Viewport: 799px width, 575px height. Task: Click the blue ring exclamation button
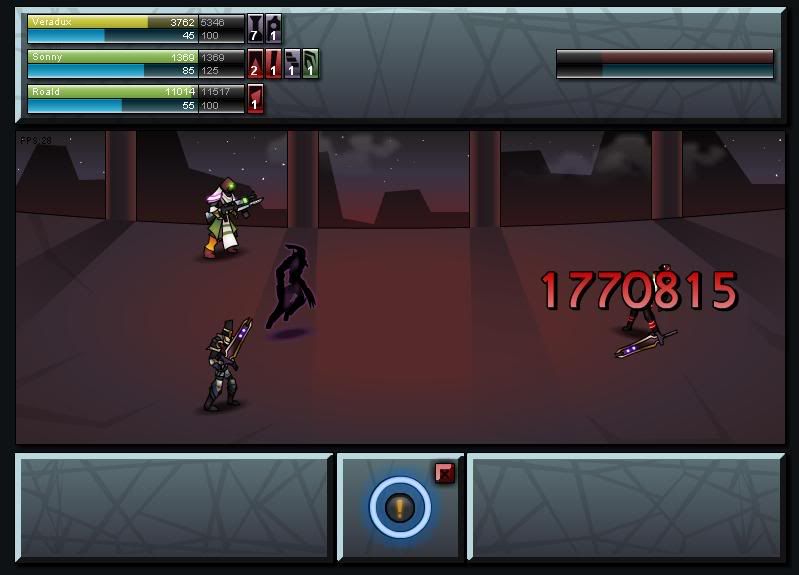tap(400, 508)
